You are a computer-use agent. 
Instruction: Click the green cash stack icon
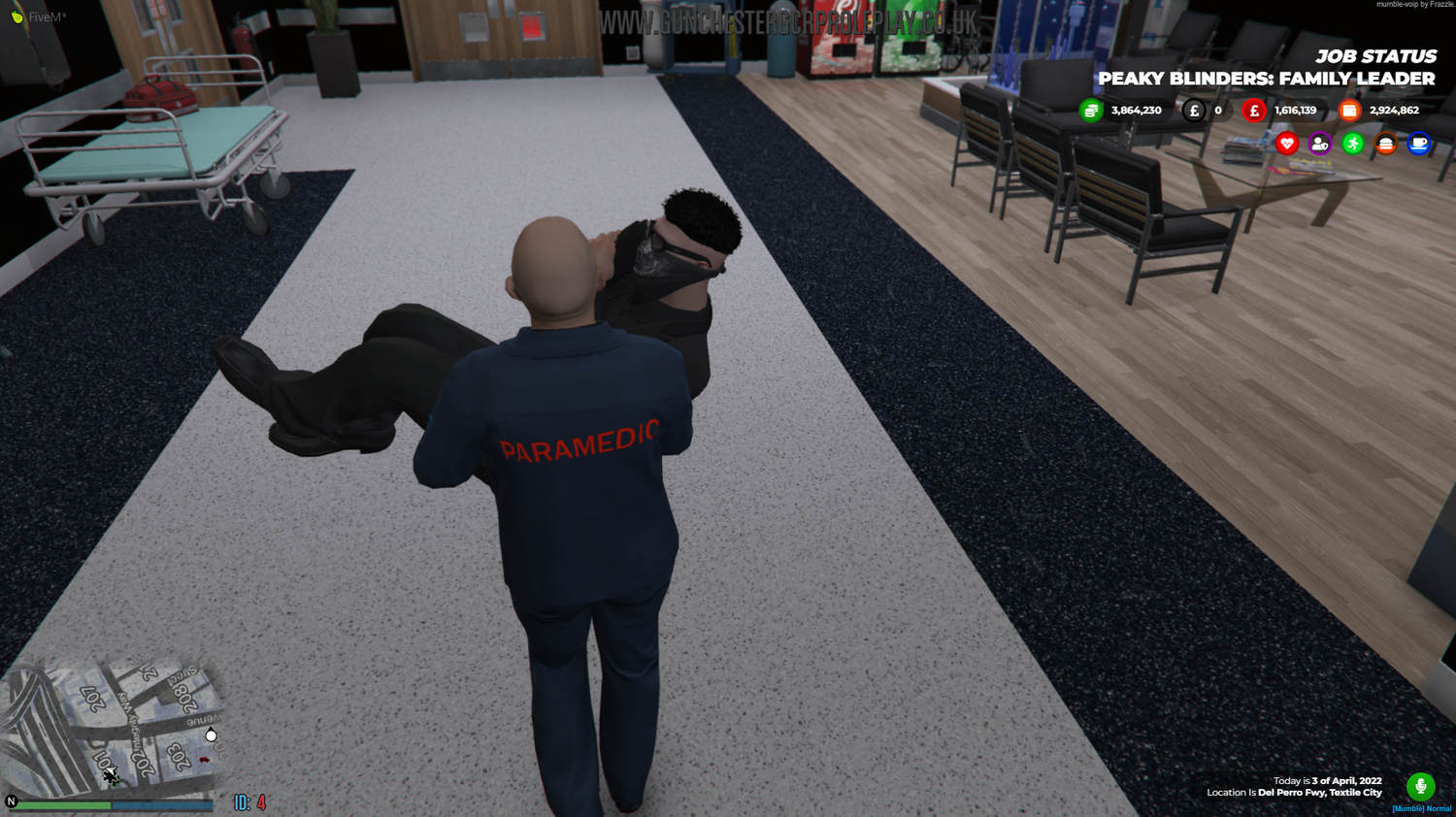point(1091,110)
